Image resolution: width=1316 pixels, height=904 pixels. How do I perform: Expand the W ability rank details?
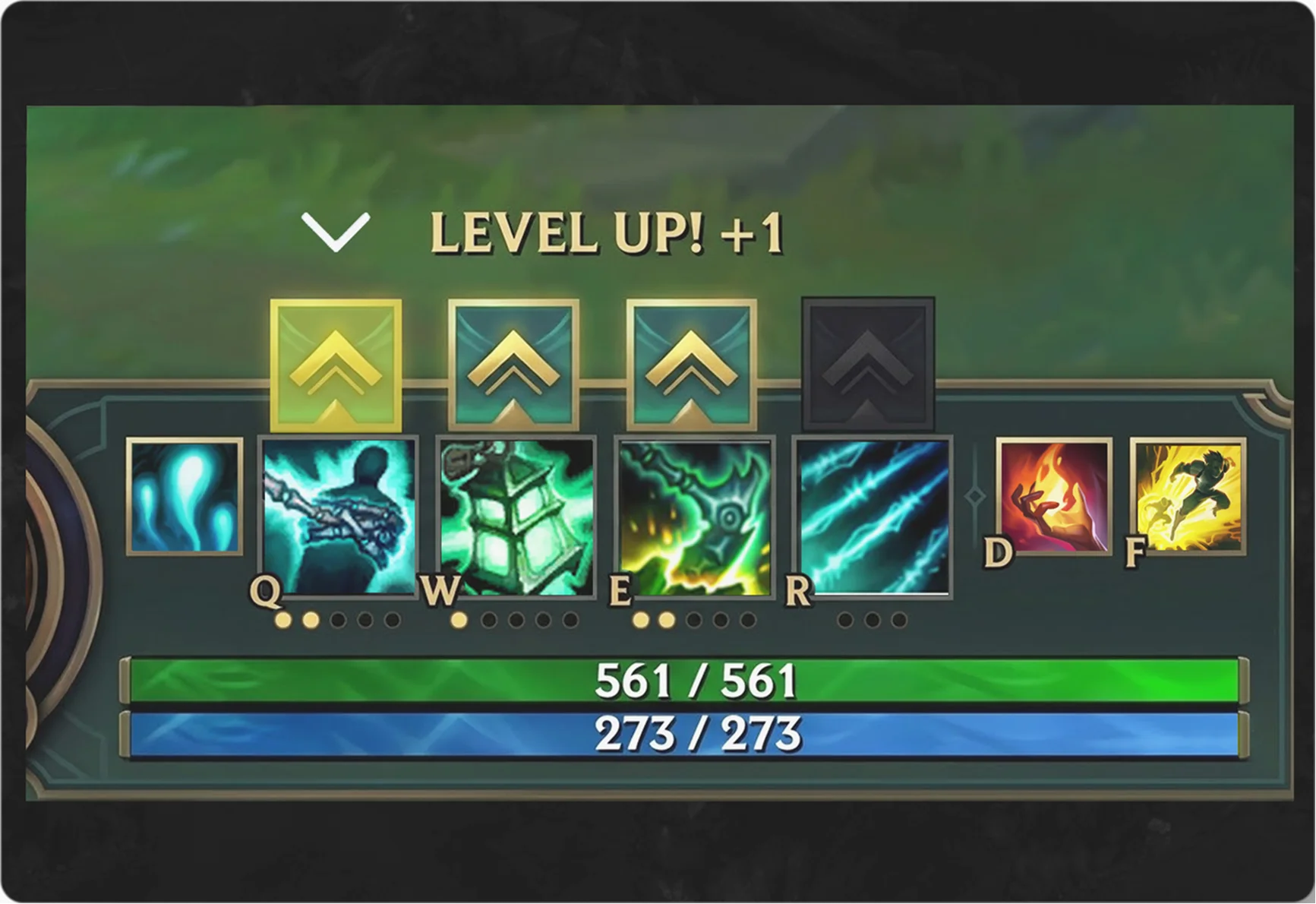[x=515, y=621]
